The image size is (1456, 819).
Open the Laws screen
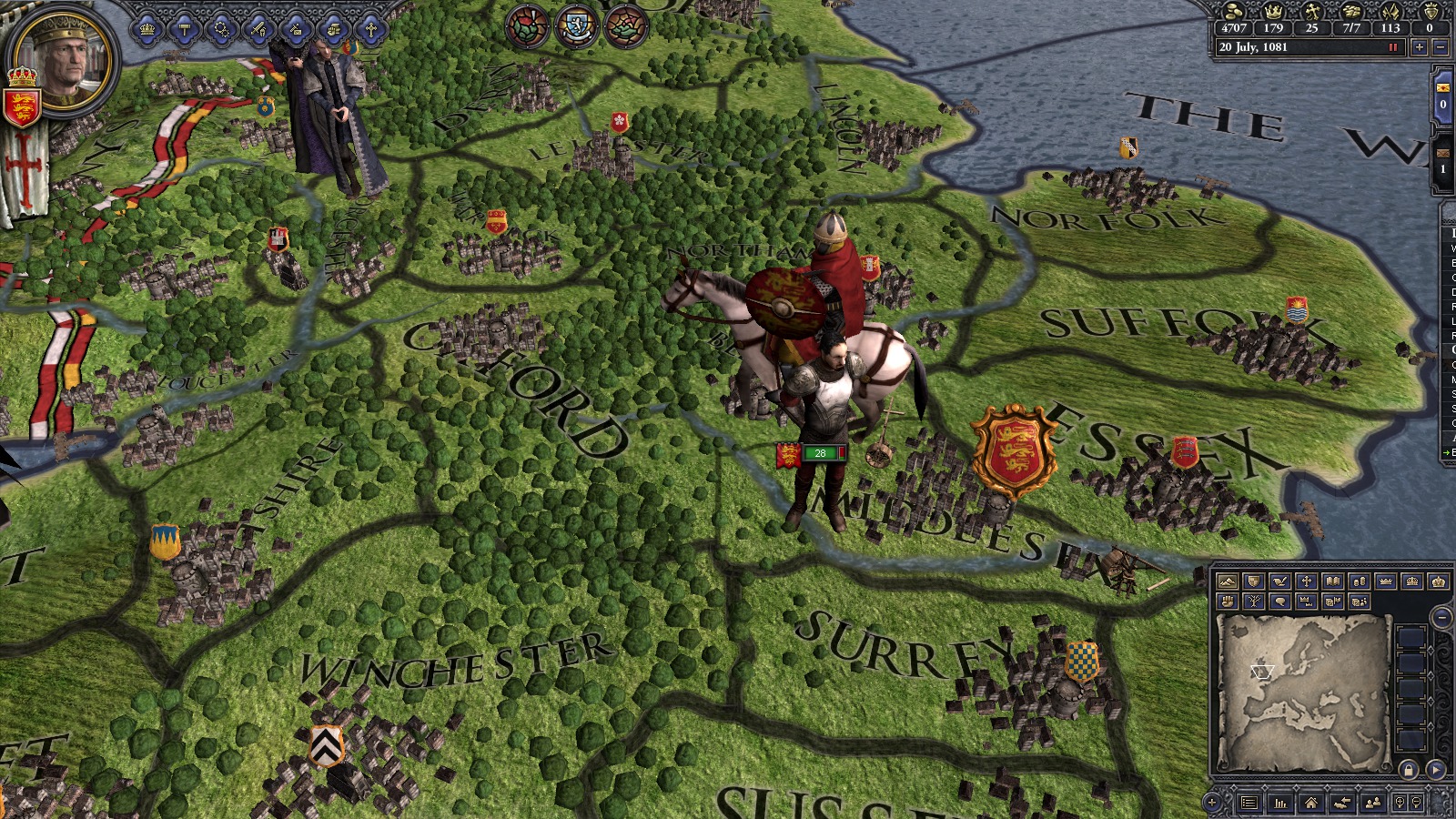click(x=184, y=30)
